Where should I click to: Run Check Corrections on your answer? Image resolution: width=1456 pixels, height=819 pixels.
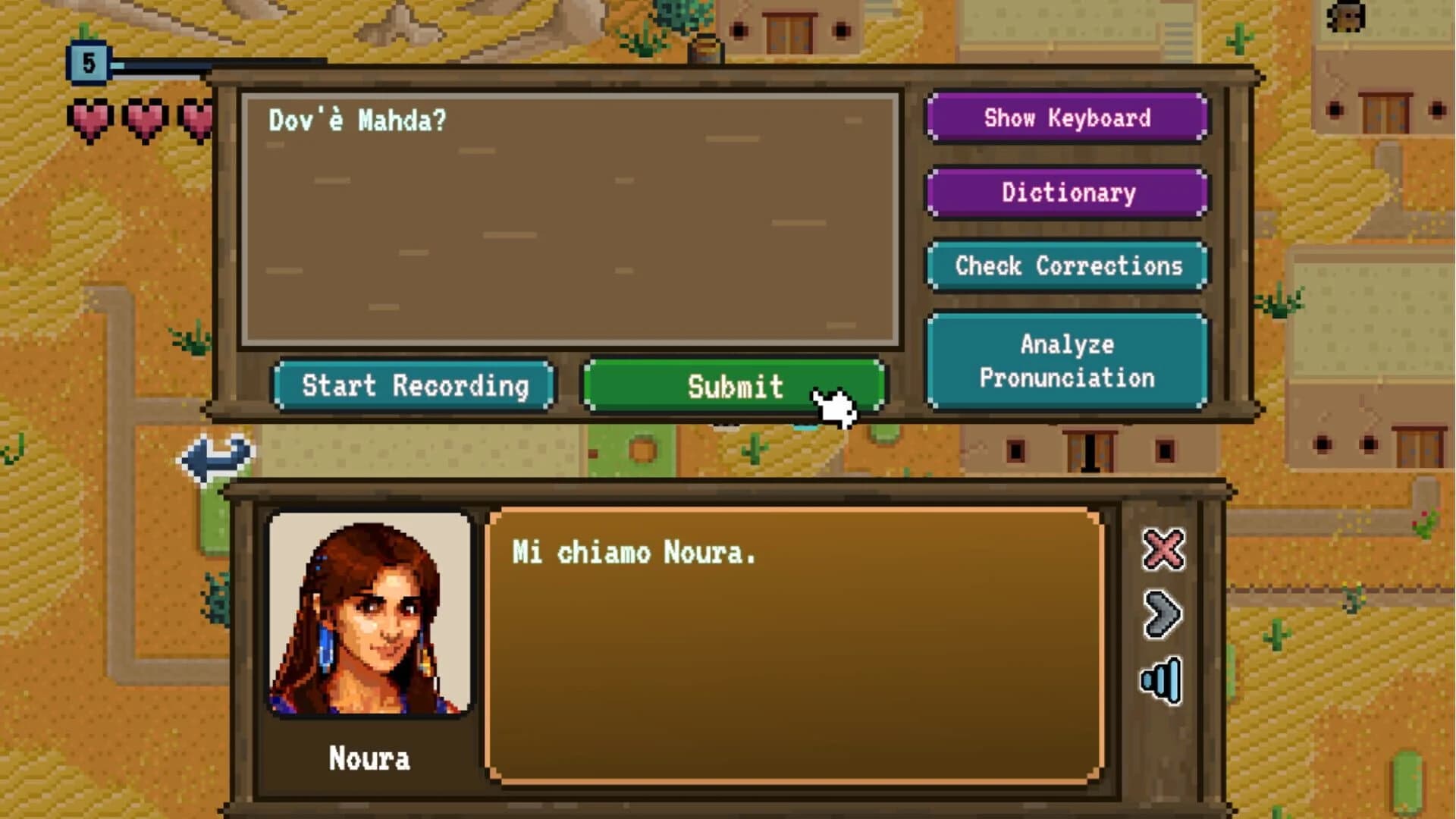coord(1068,266)
